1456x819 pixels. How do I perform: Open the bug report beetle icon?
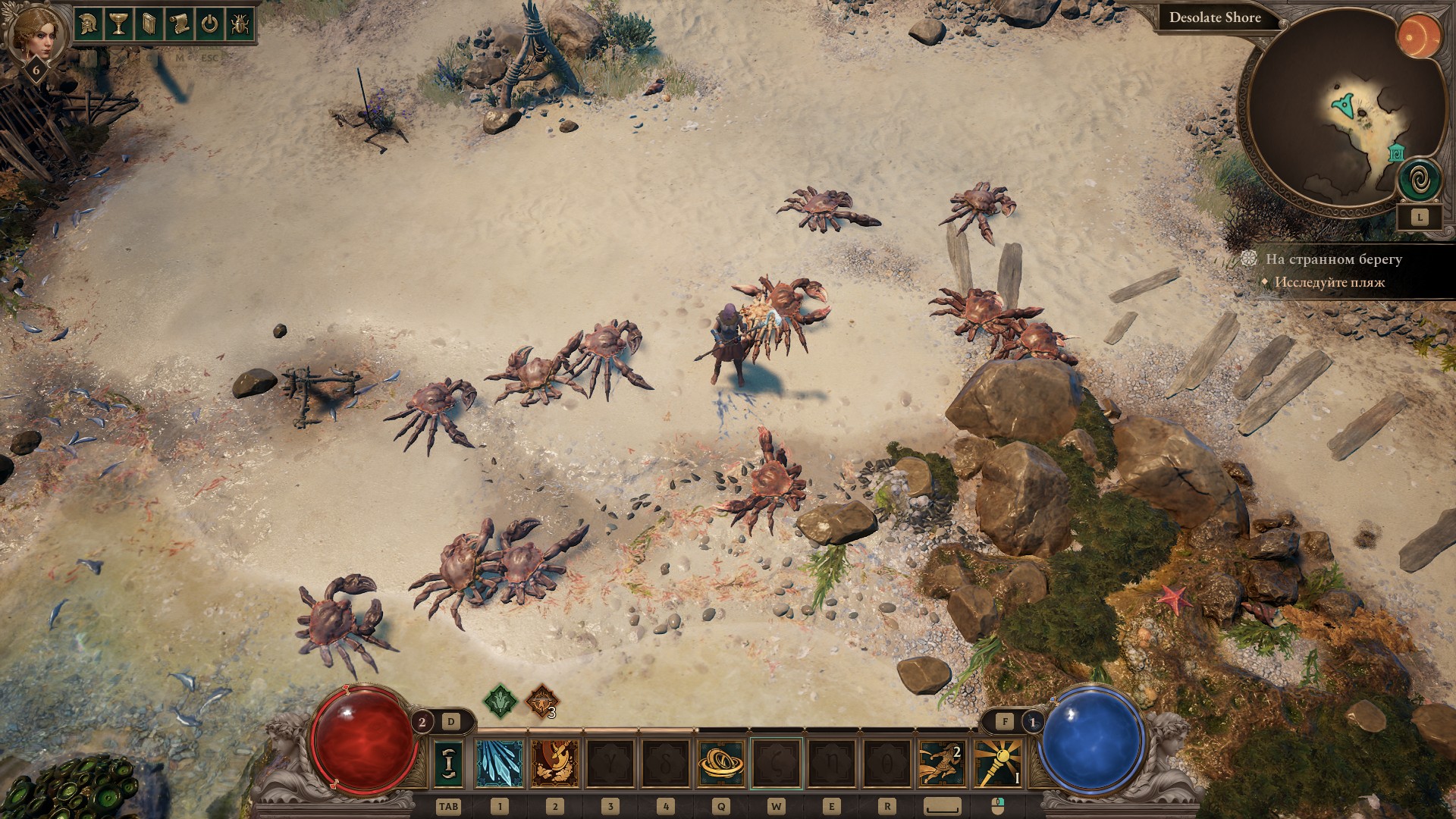tap(239, 24)
